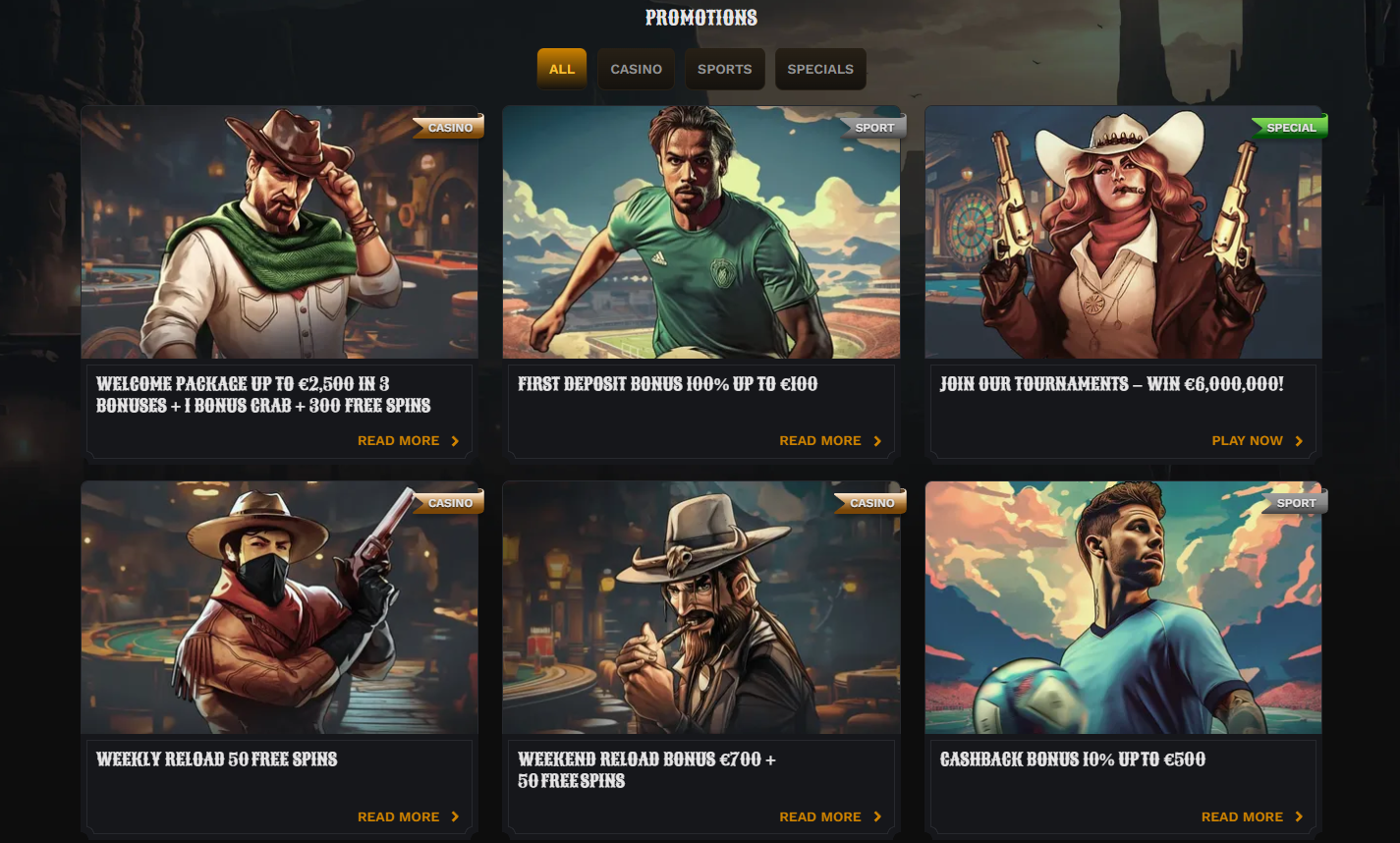Viewport: 1400px width, 843px height.
Task: Expand Weekly Reload details via its chevron arrow
Action: (455, 816)
